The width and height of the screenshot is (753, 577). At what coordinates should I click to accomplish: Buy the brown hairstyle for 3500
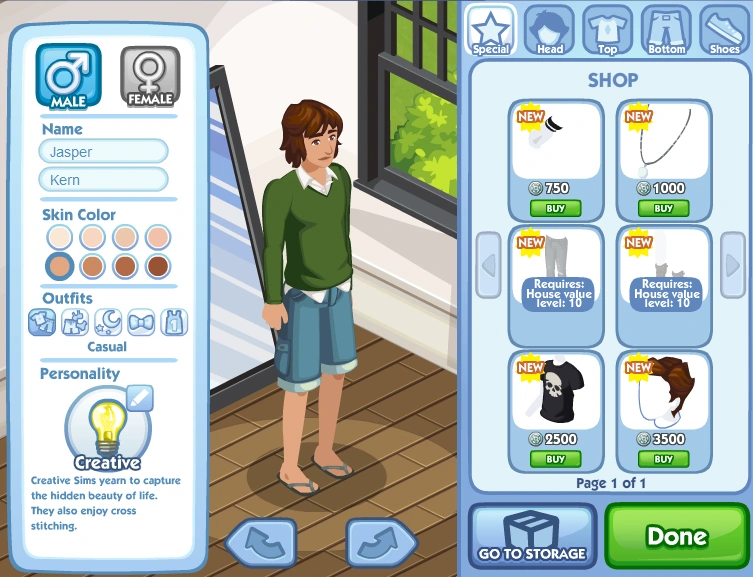[x=663, y=459]
